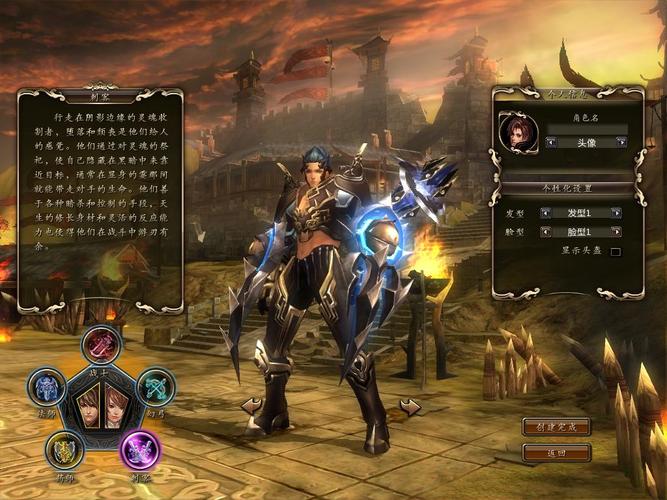Select next face type (脸型)
667x500 pixels.
616,231
